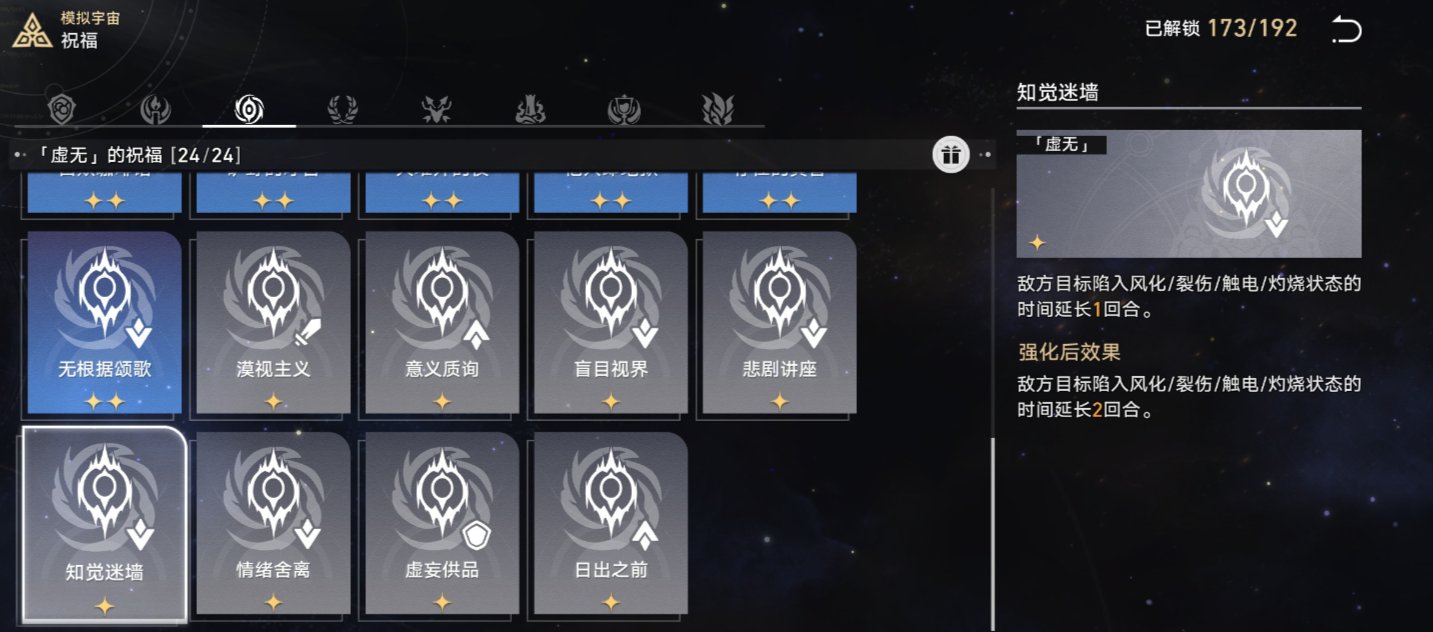Choose the 漠视主义 blessing card
The height and width of the screenshot is (632, 1433).
click(x=273, y=322)
